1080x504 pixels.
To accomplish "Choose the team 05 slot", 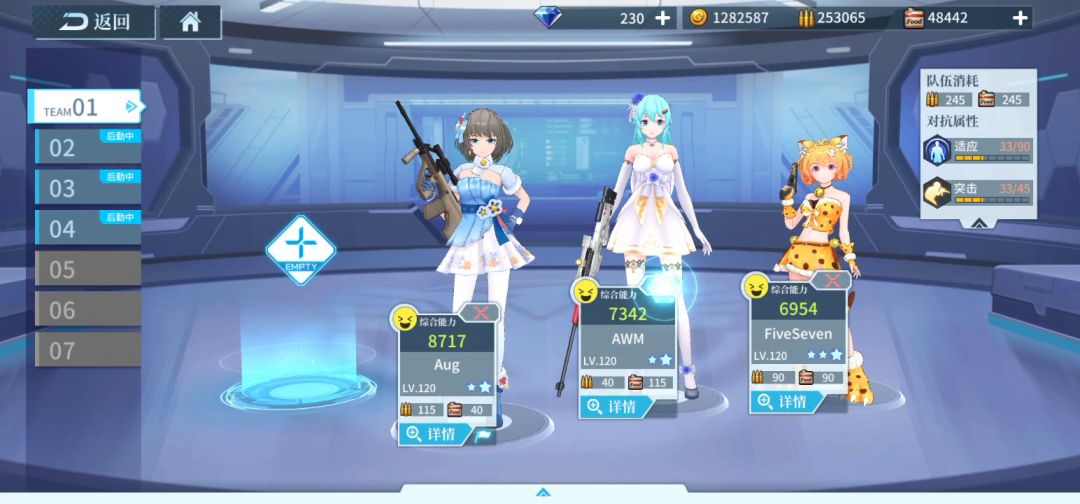I will point(87,269).
